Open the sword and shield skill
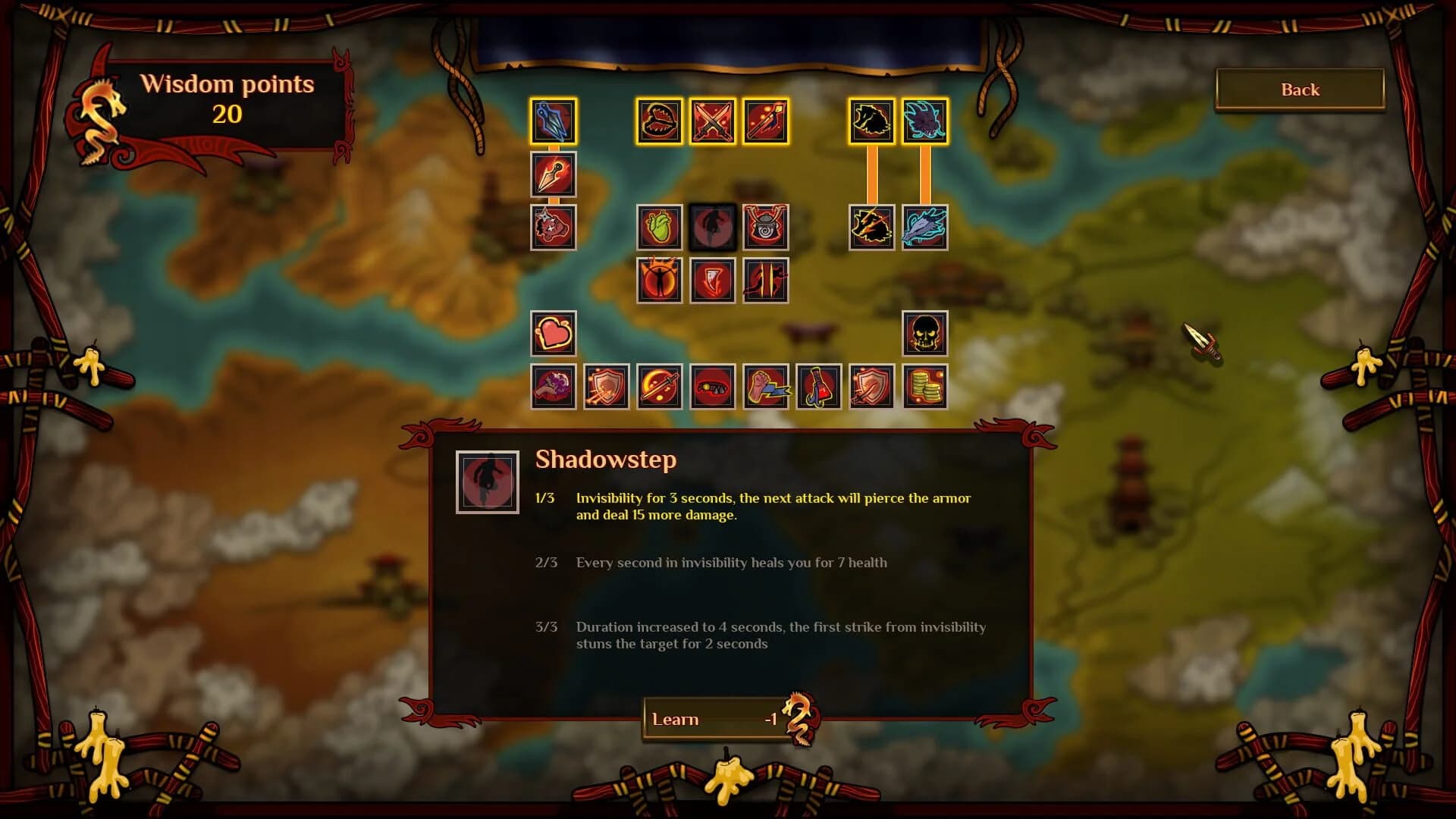1456x819 pixels. click(871, 388)
